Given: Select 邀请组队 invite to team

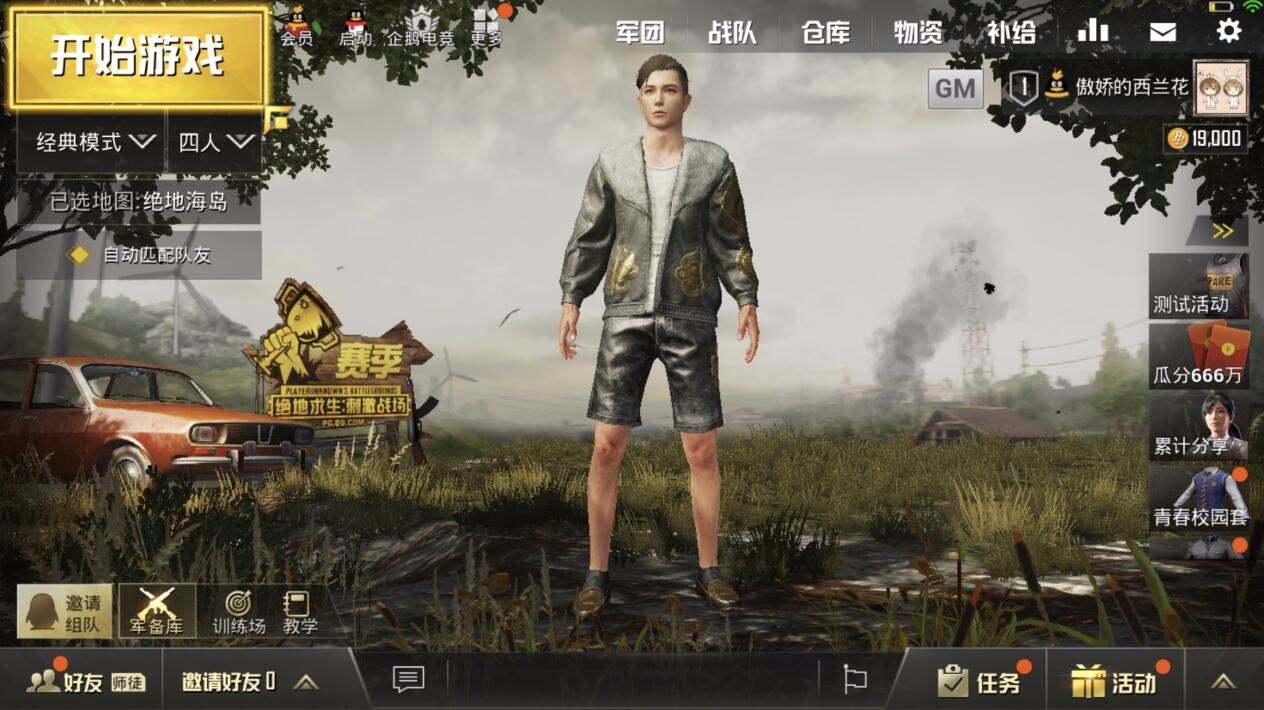Looking at the screenshot, I should (x=65, y=612).
